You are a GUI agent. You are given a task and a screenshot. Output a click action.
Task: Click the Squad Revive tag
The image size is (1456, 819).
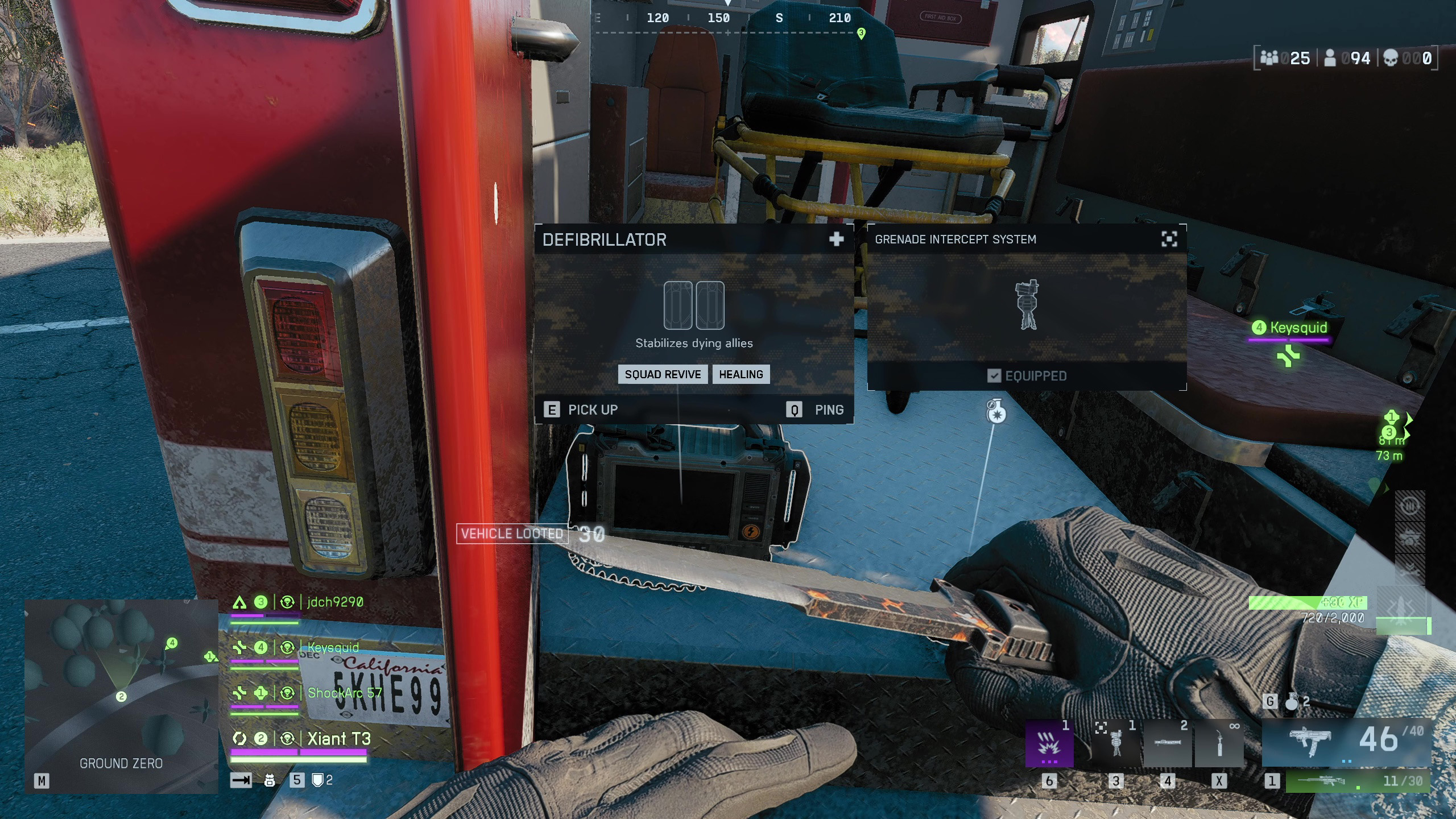point(663,374)
